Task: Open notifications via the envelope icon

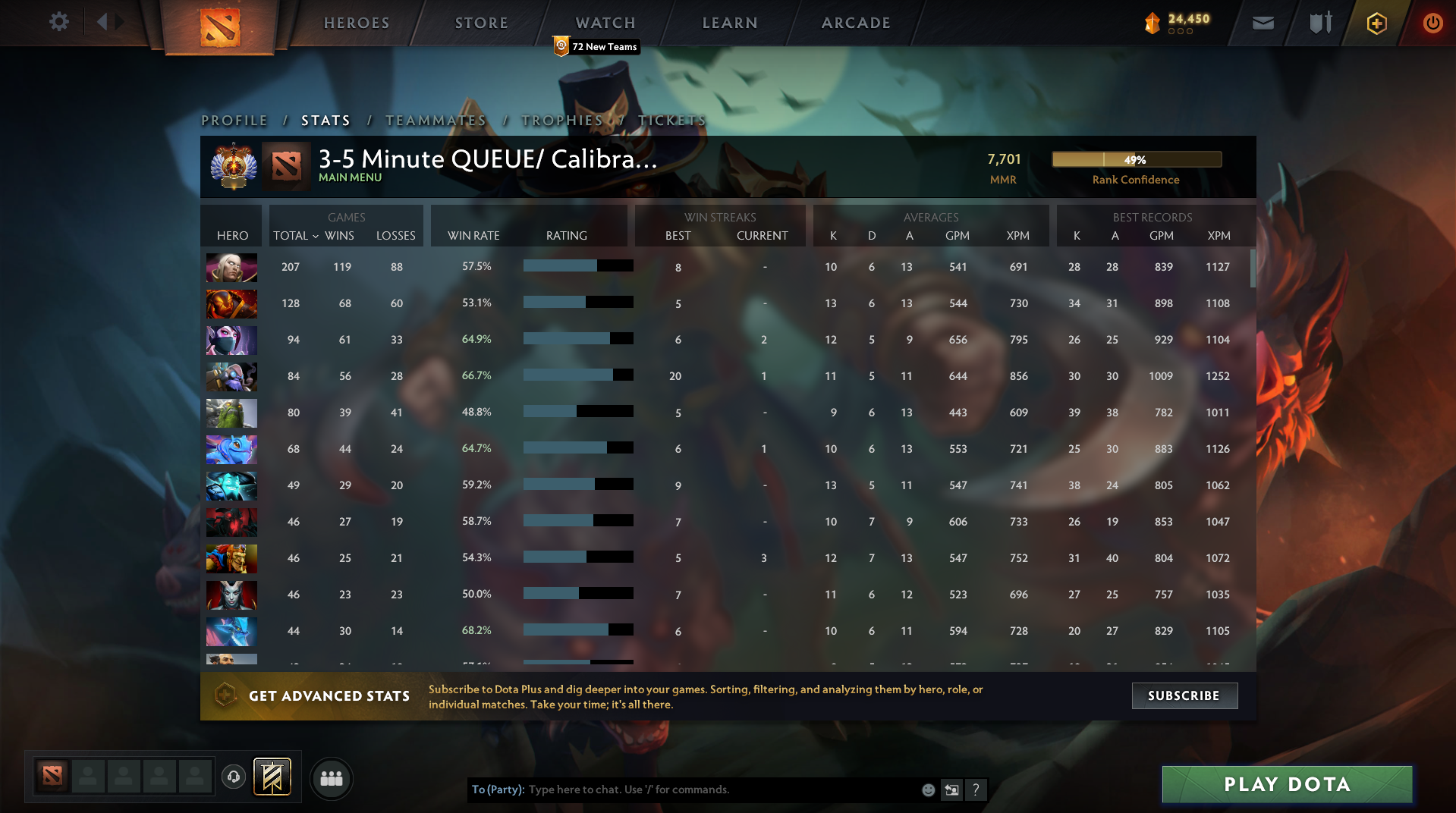Action: pos(1262,23)
